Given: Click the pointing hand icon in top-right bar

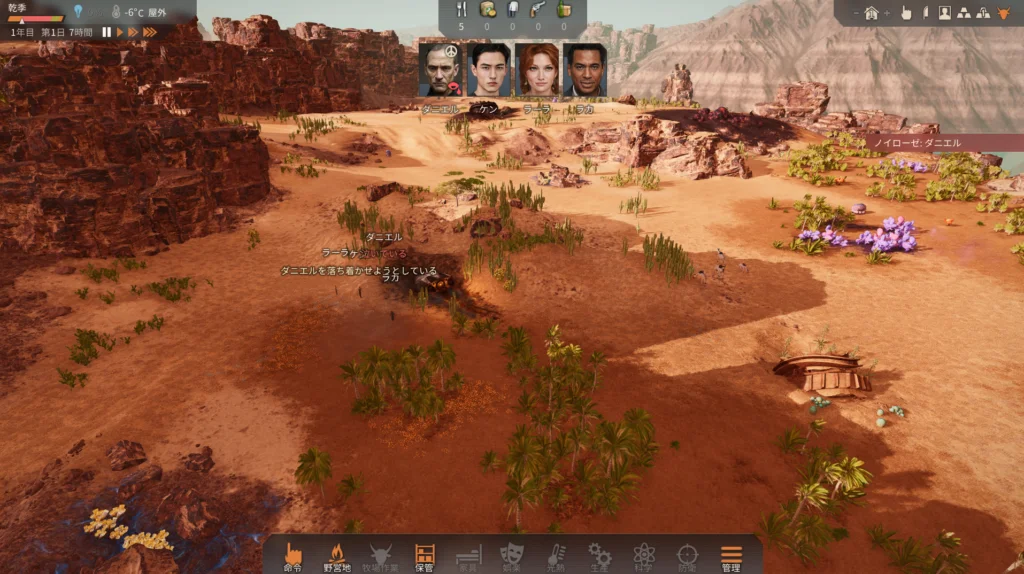Looking at the screenshot, I should click(906, 13).
